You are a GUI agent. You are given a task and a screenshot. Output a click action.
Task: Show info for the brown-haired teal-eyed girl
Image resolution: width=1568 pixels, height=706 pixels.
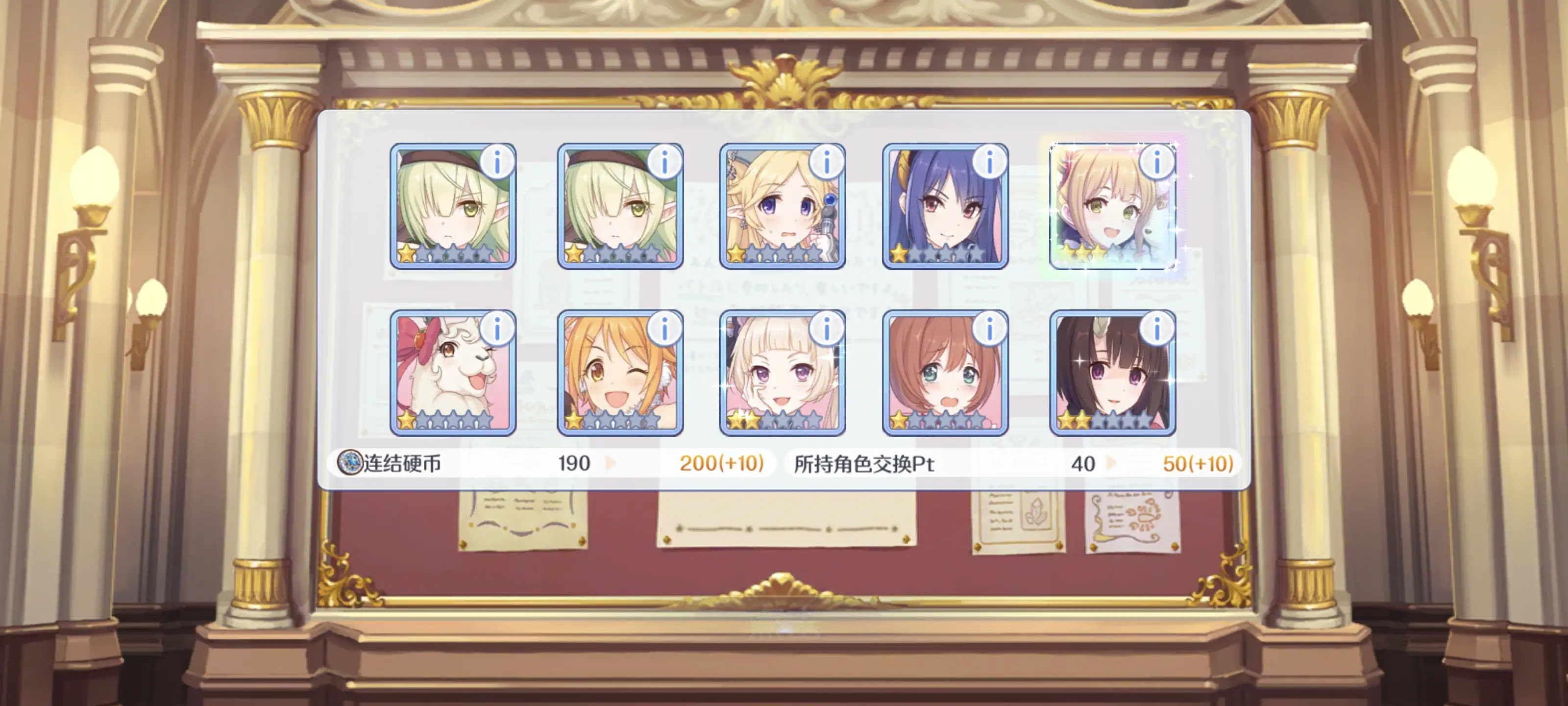(x=989, y=329)
